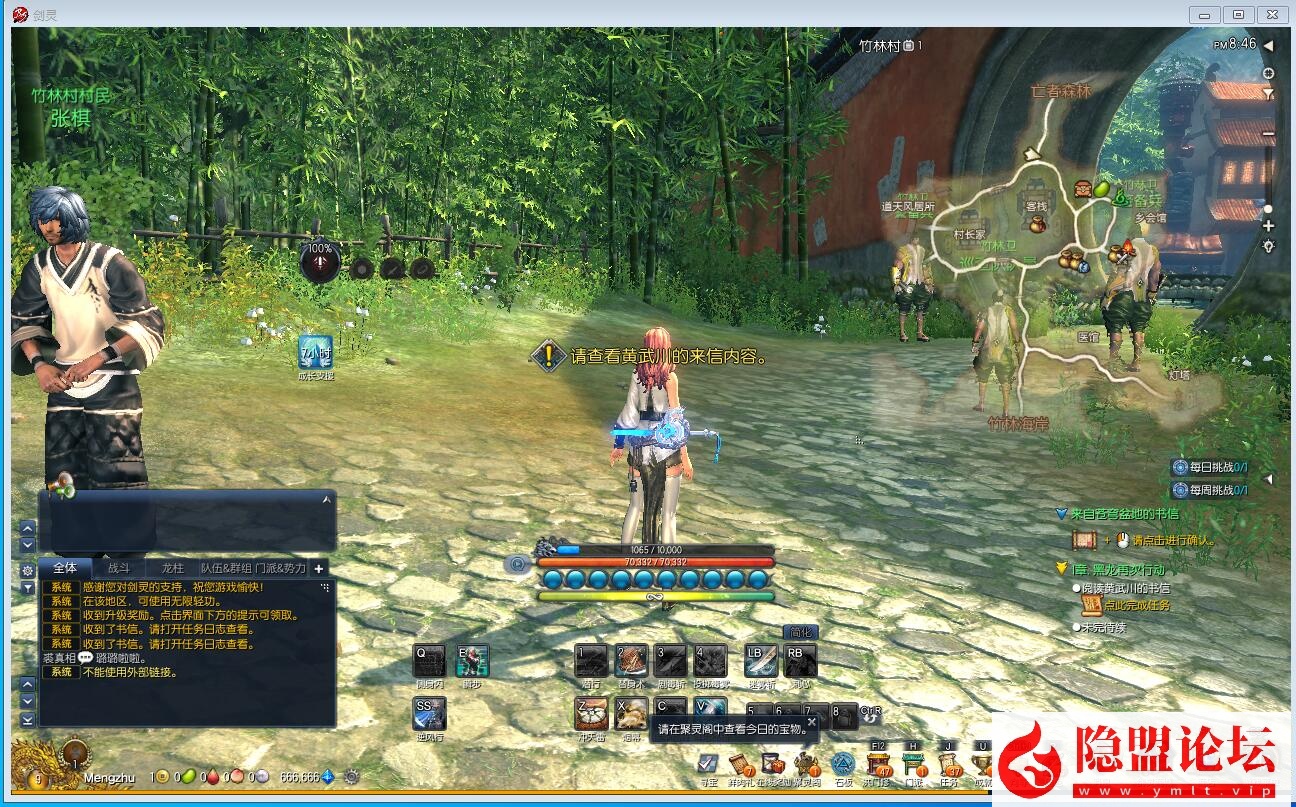Open the 寻宝 checkmark icon
Viewport: 1296px width, 807px height.
pos(708,766)
